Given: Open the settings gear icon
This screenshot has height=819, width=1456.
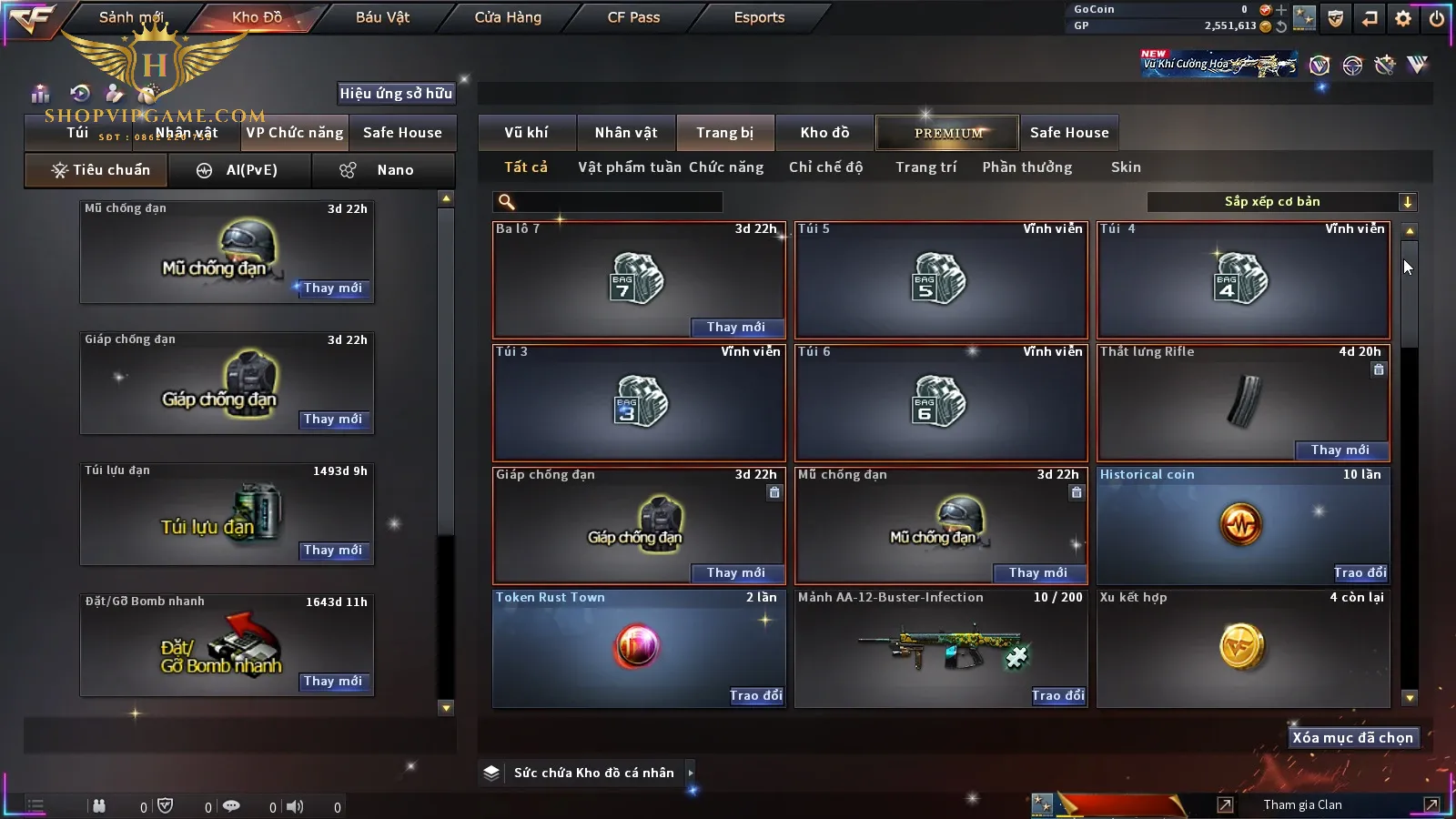Looking at the screenshot, I should [x=1403, y=18].
